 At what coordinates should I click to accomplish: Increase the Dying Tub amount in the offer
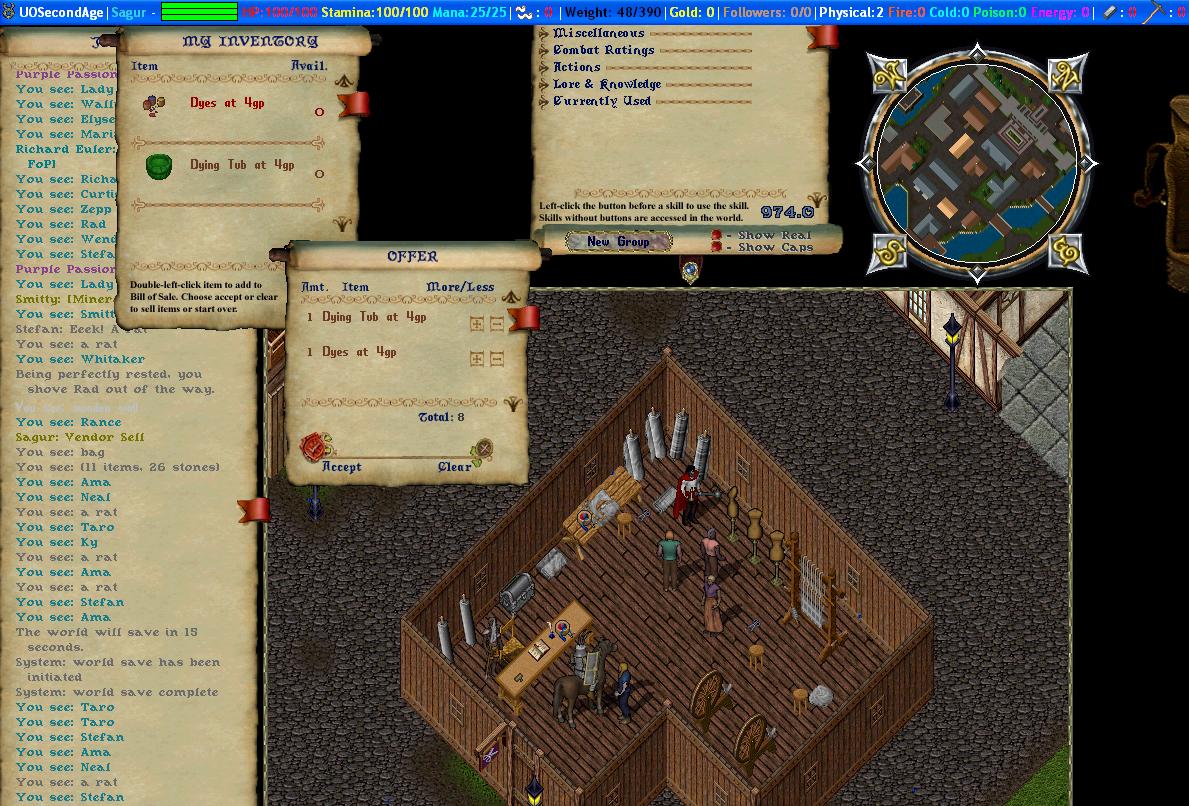click(476, 324)
